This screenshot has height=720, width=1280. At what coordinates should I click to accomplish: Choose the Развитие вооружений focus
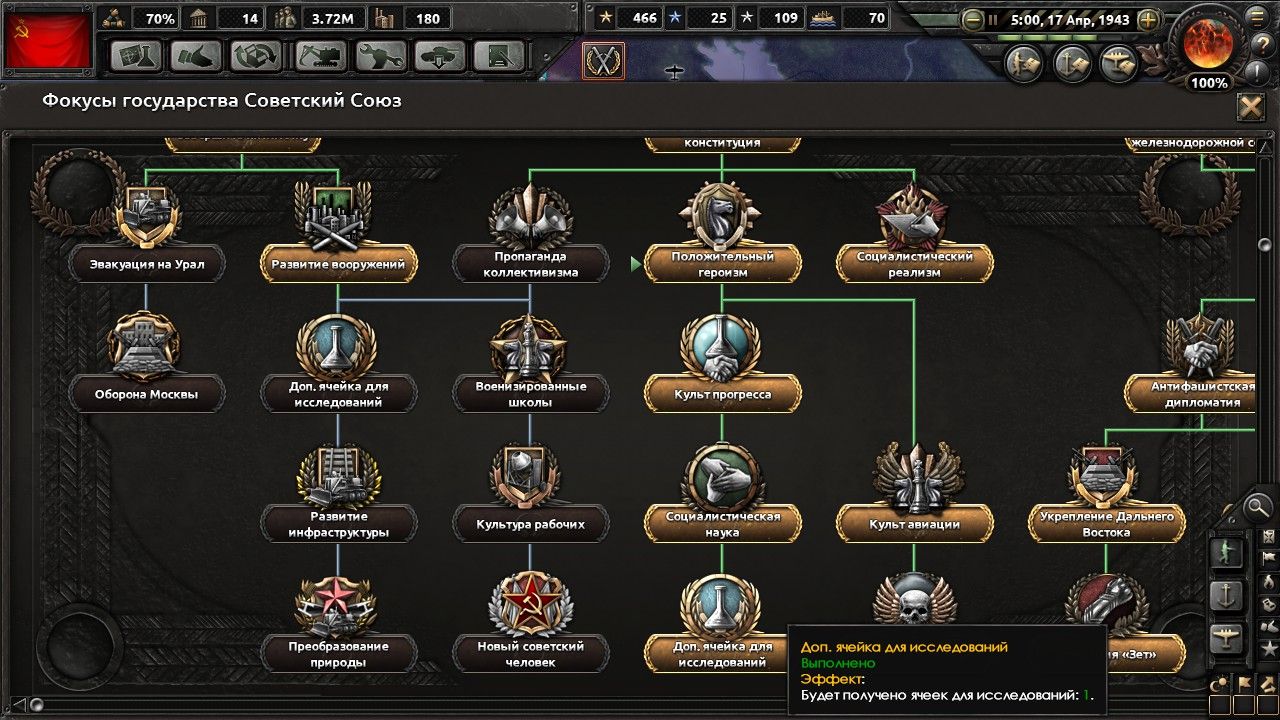[339, 264]
